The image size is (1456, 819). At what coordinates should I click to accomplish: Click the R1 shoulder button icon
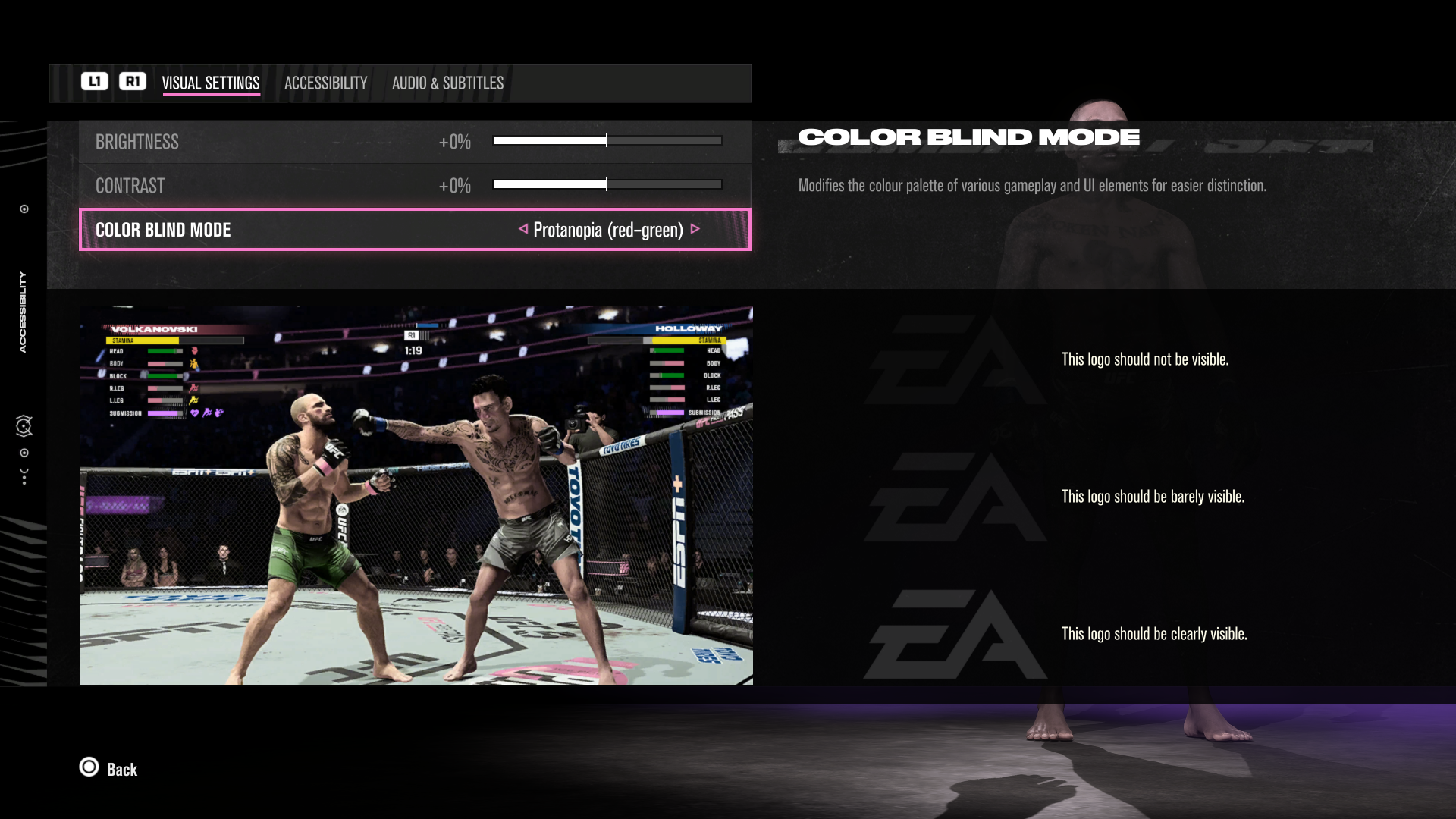pos(133,82)
